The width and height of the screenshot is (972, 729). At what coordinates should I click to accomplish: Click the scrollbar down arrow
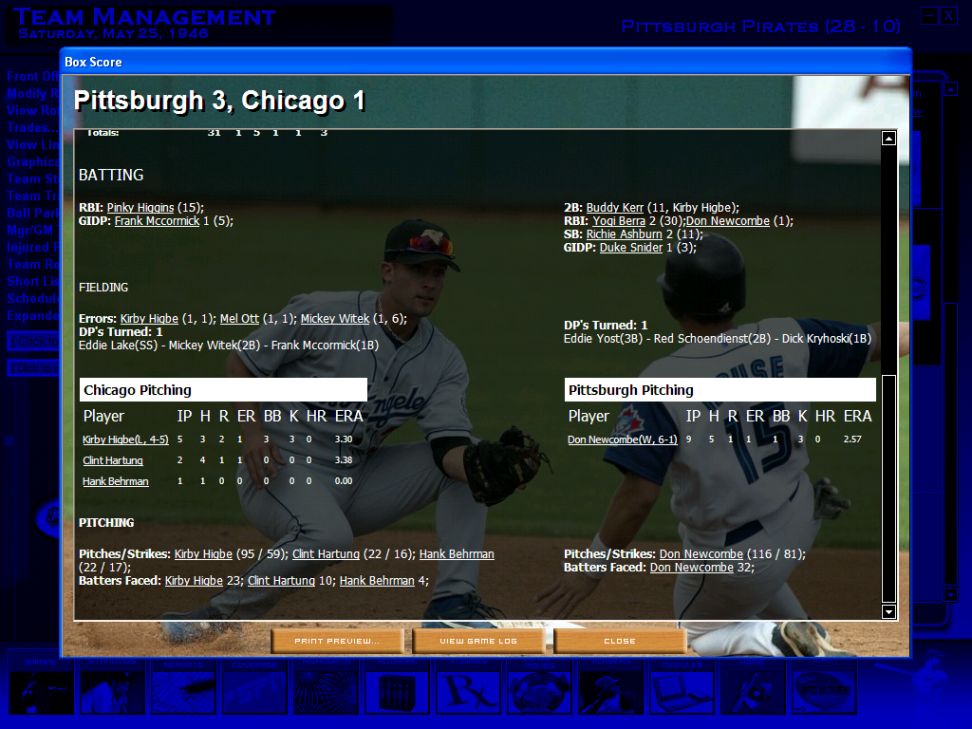888,611
